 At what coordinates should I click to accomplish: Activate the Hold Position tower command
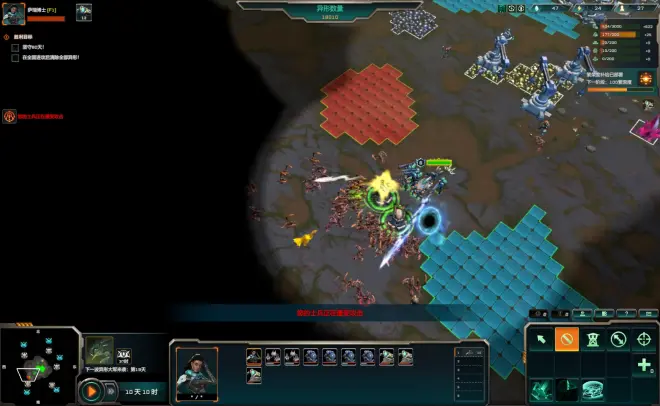(x=592, y=340)
